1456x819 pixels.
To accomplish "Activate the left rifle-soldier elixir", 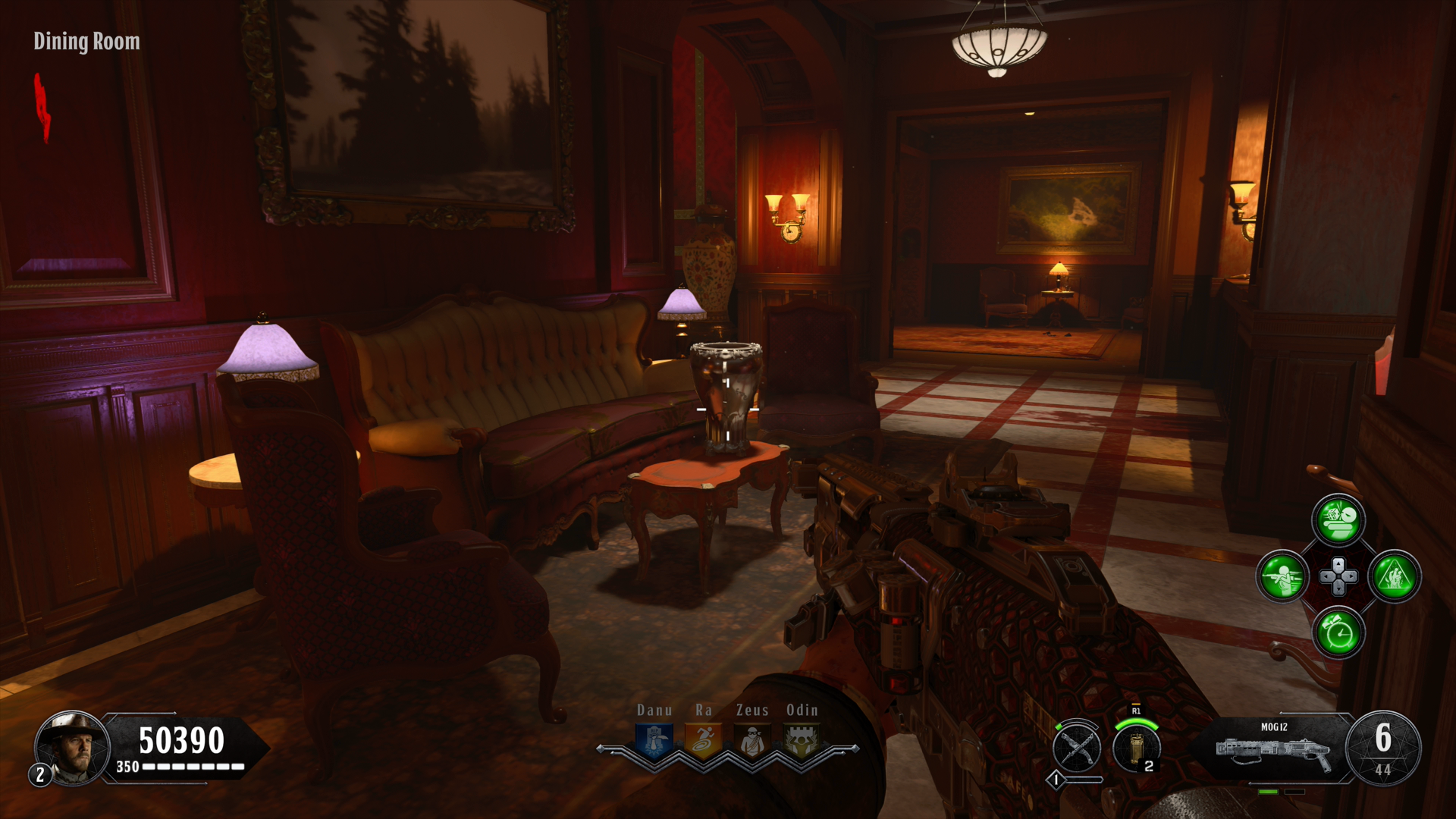I will pyautogui.click(x=1282, y=576).
